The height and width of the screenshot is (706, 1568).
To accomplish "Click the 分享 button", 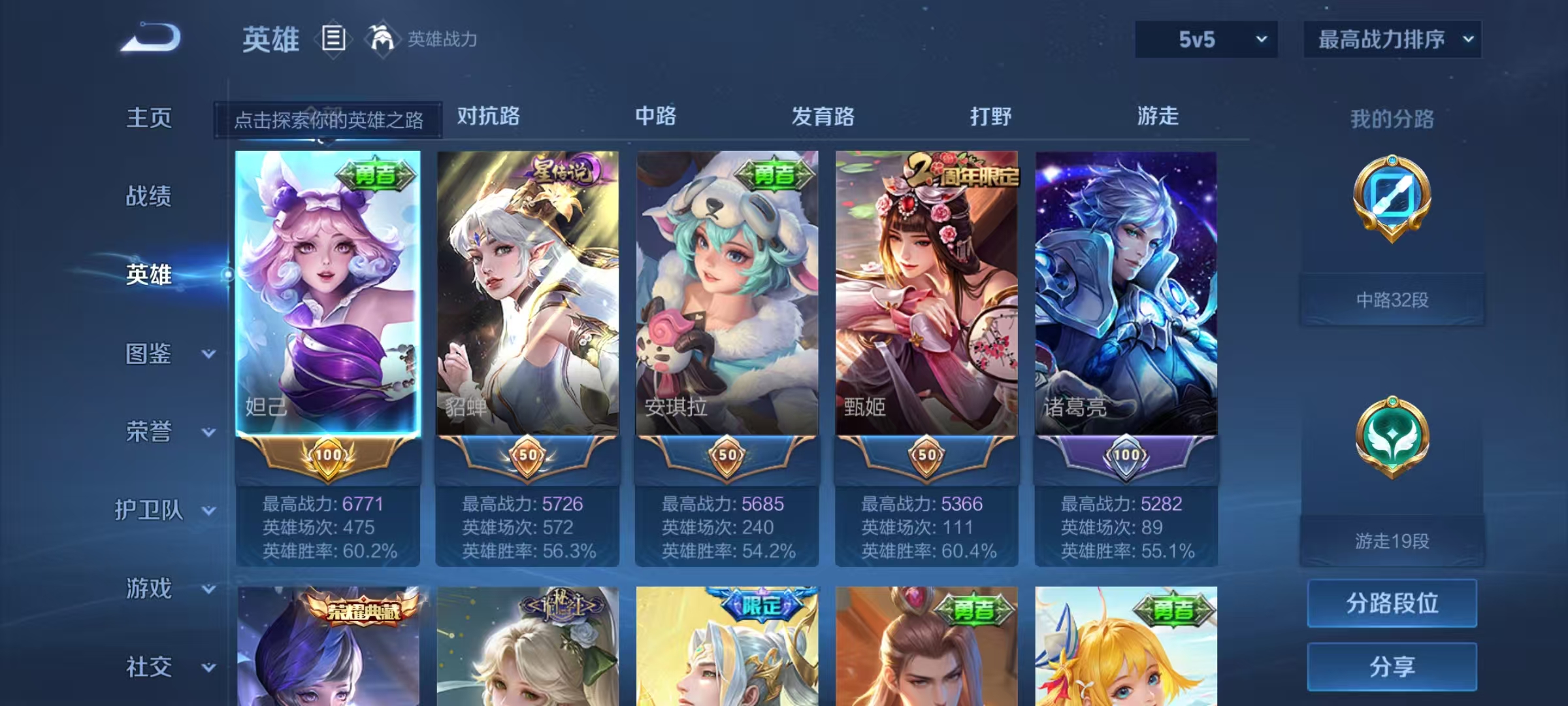I will pyautogui.click(x=1392, y=666).
